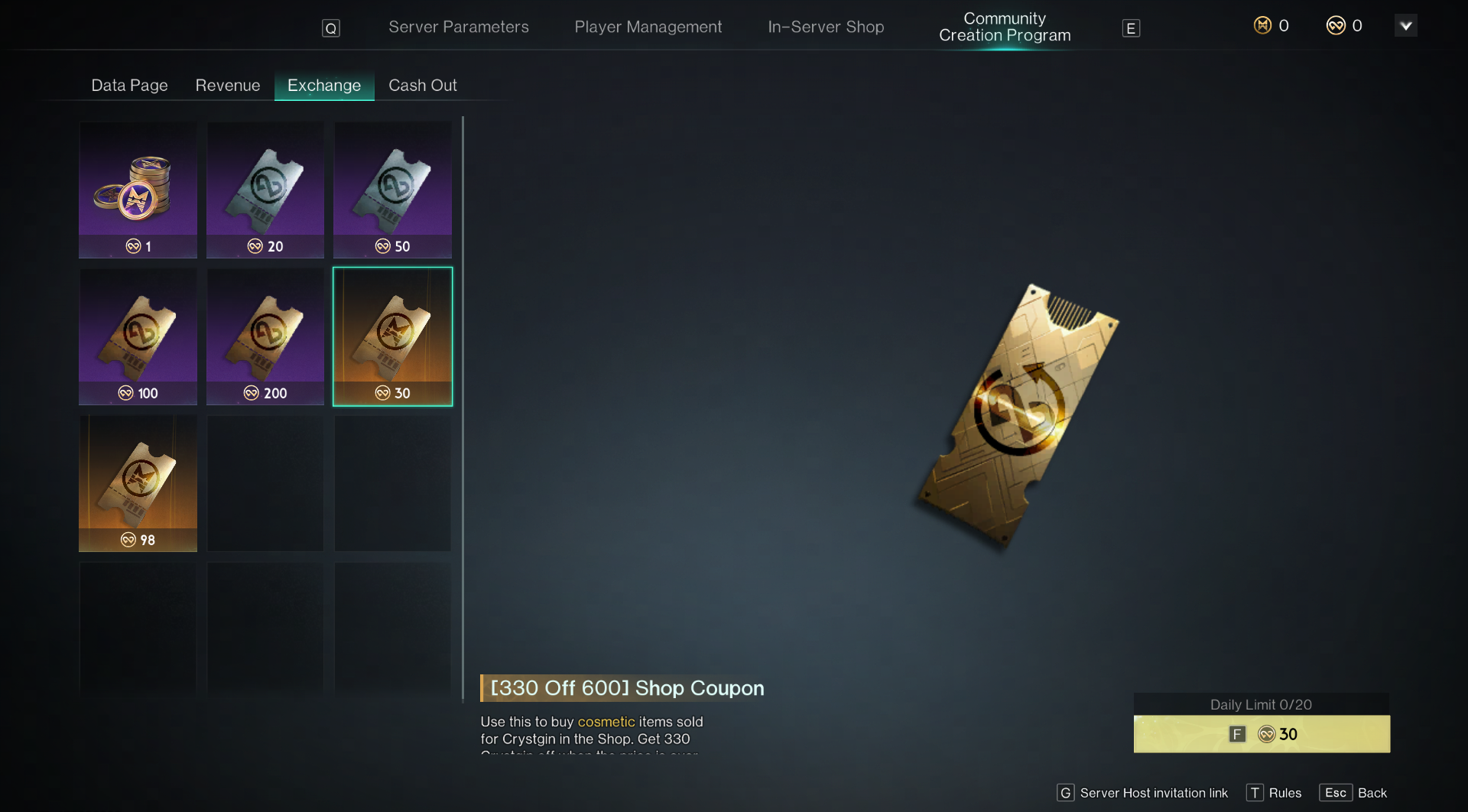
Task: Pick the silver coupon priced at 50
Action: [x=392, y=190]
